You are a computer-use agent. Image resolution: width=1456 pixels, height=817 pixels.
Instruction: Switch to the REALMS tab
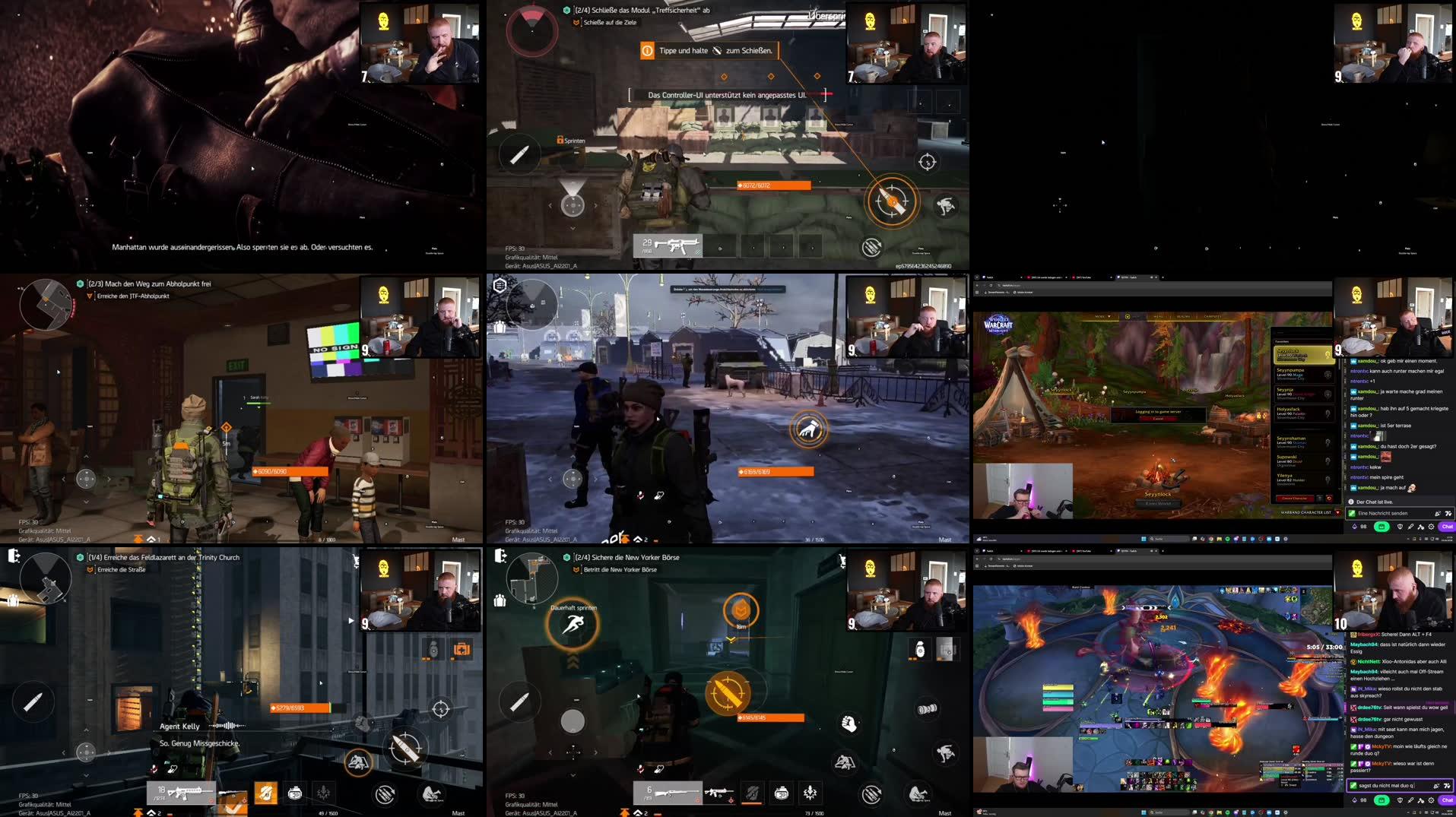1184,317
